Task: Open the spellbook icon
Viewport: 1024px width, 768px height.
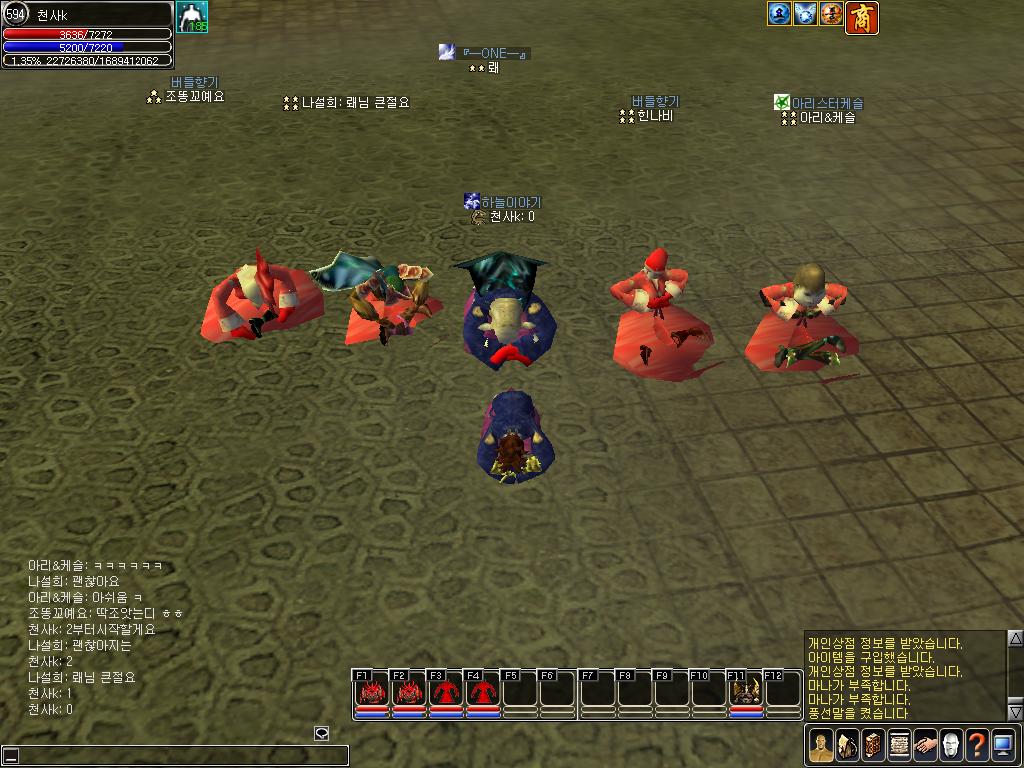Action: 873,745
